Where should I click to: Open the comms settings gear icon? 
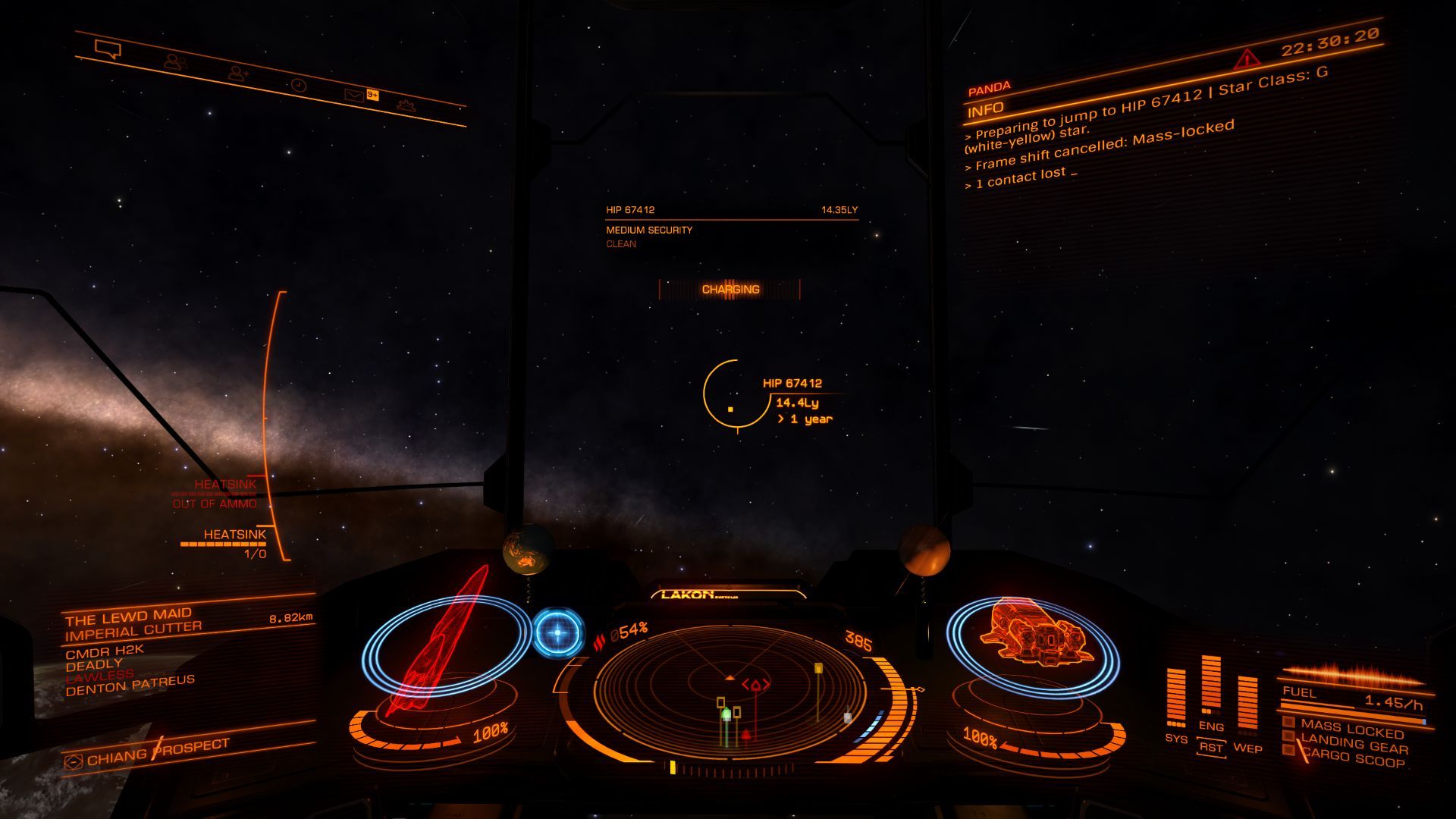coord(406,105)
